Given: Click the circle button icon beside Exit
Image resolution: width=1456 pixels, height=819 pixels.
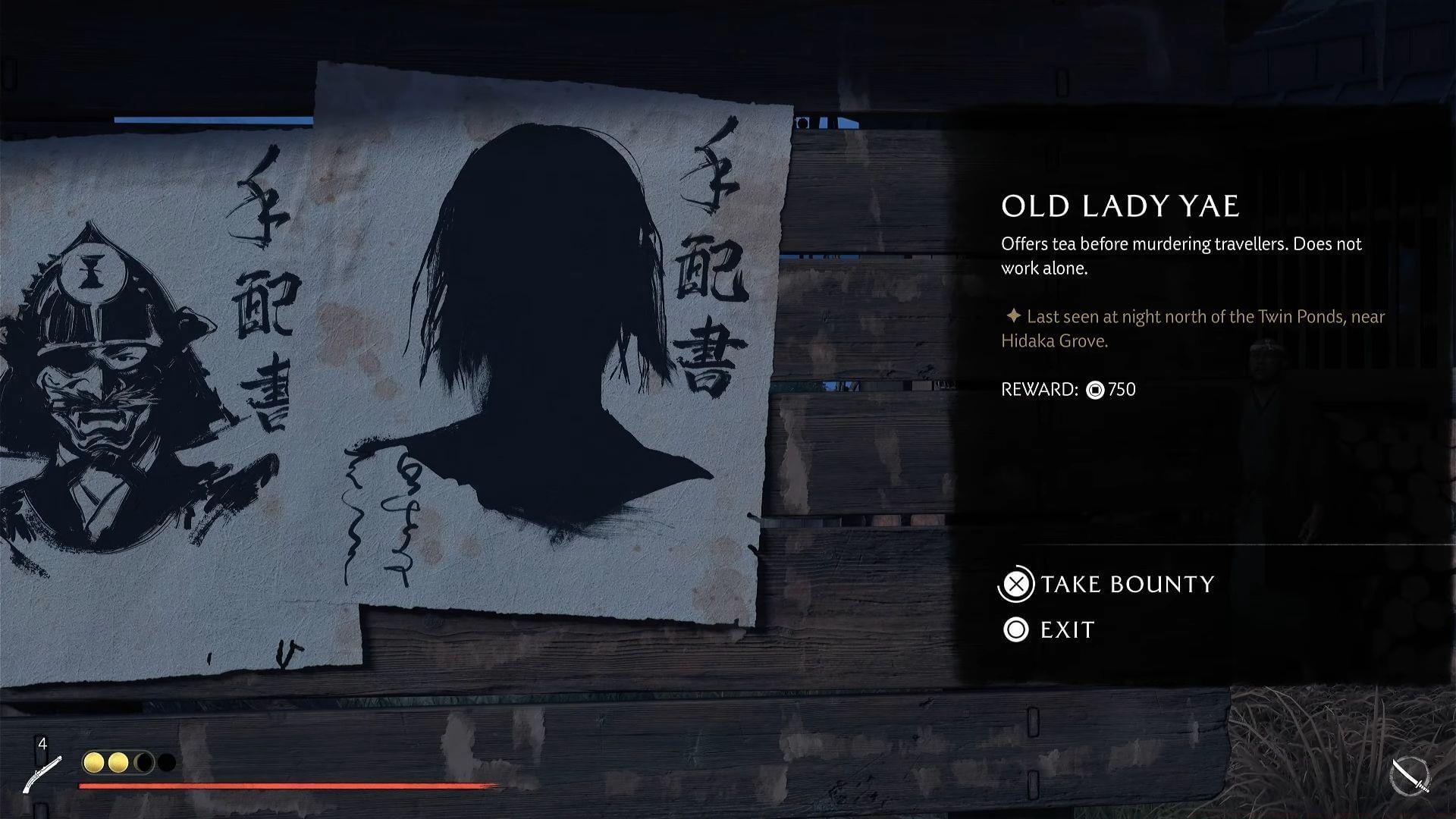Looking at the screenshot, I should click(1015, 629).
